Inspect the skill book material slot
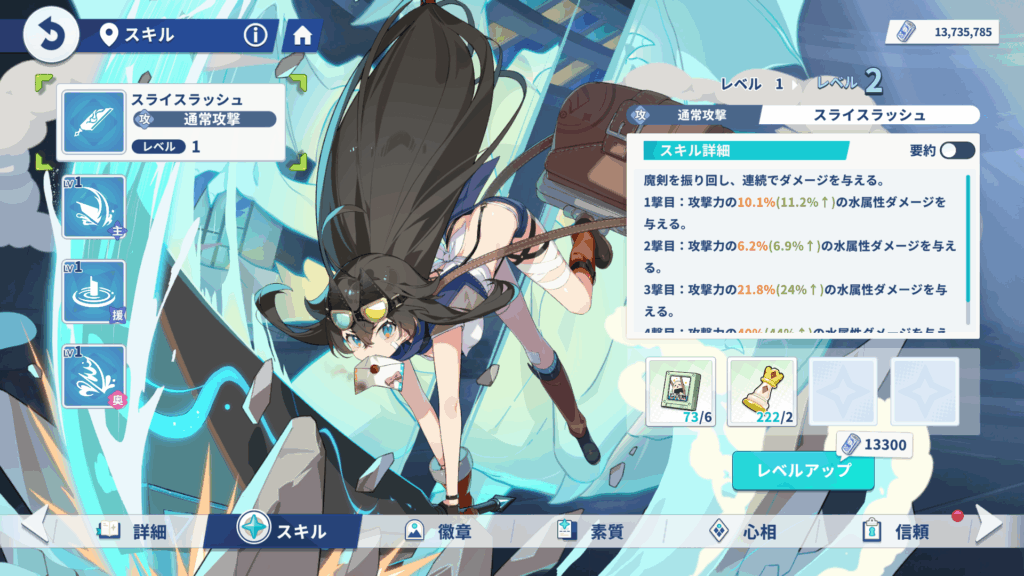1024x576 pixels. (x=680, y=392)
